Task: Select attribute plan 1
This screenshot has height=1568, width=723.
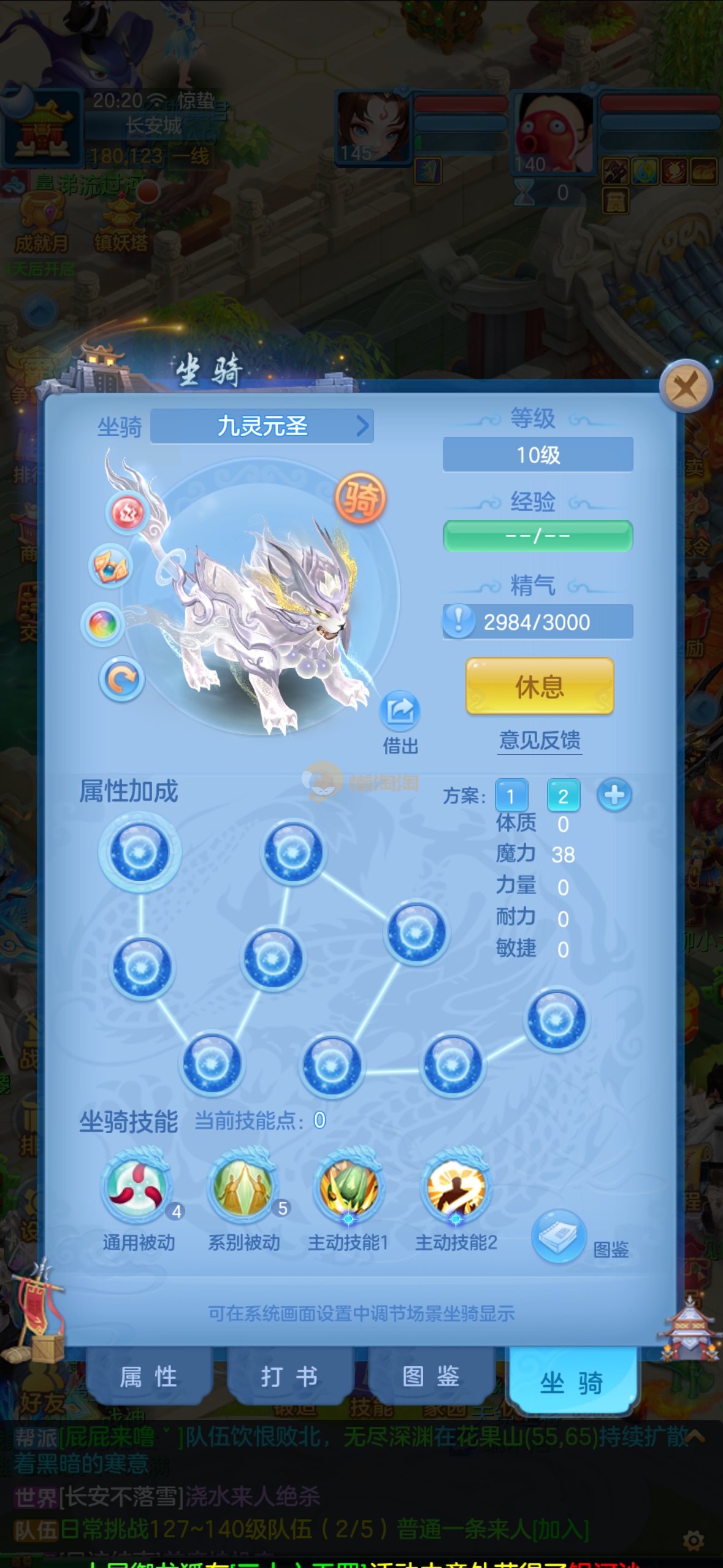Action: (511, 796)
